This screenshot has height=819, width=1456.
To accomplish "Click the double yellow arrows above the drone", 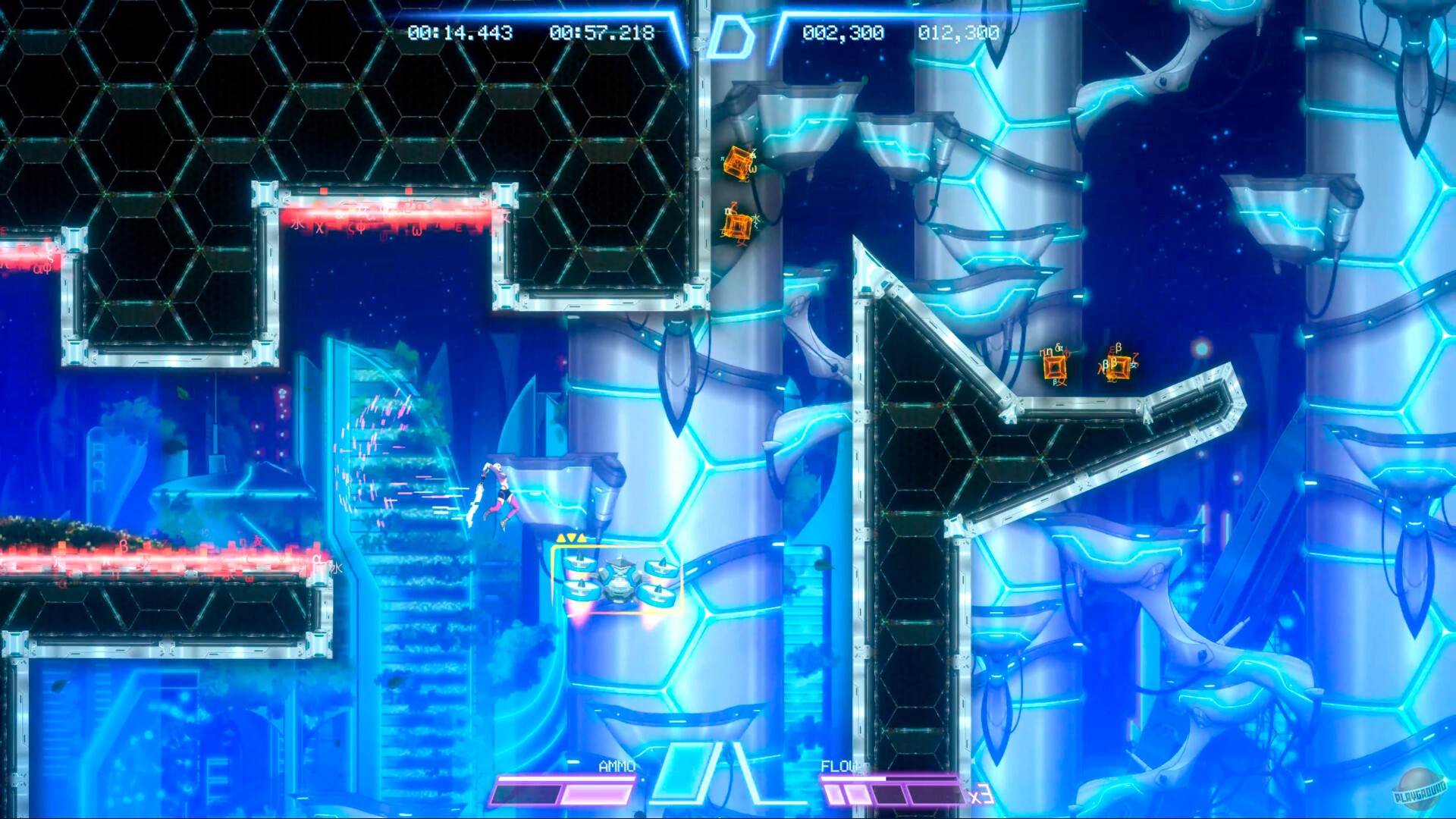I will click(x=570, y=536).
